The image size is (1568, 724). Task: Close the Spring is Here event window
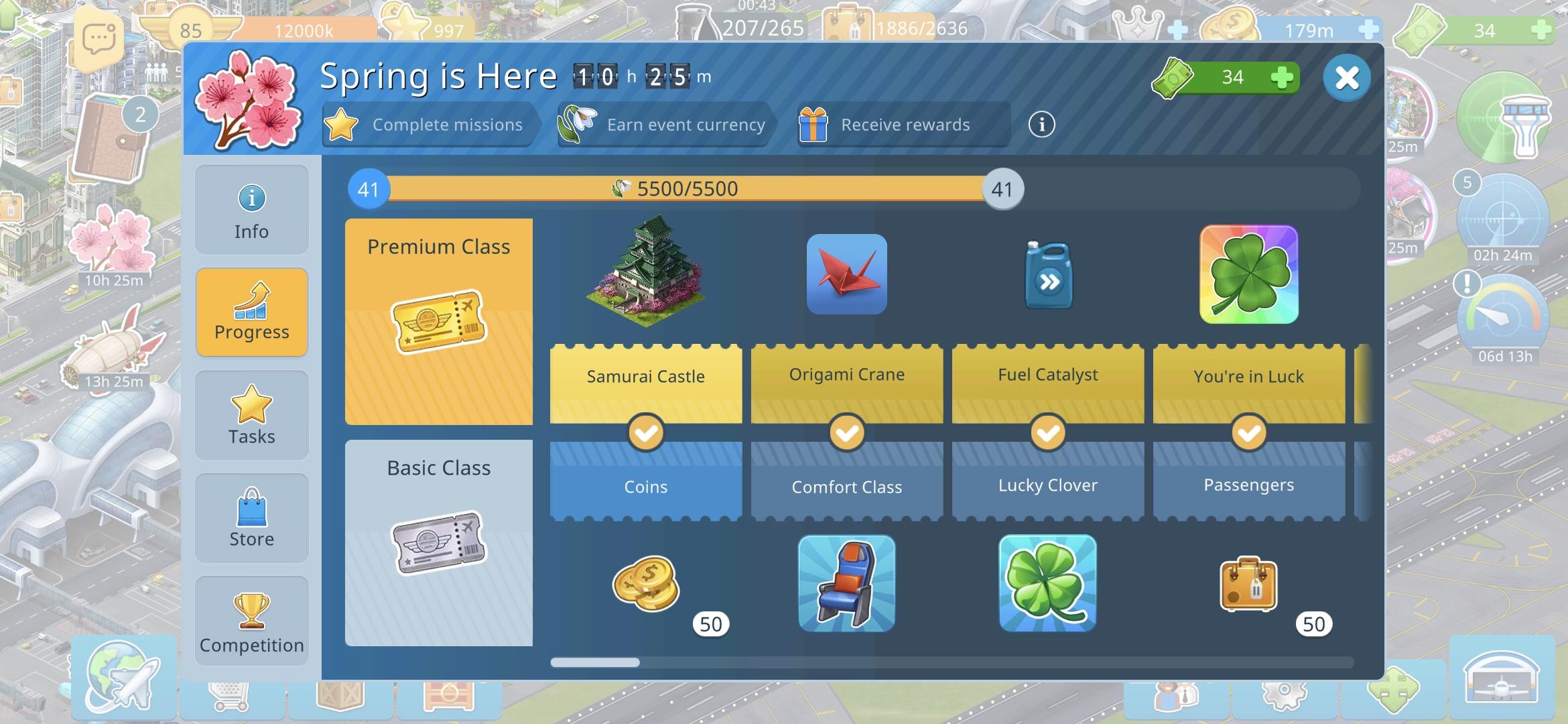[1346, 78]
